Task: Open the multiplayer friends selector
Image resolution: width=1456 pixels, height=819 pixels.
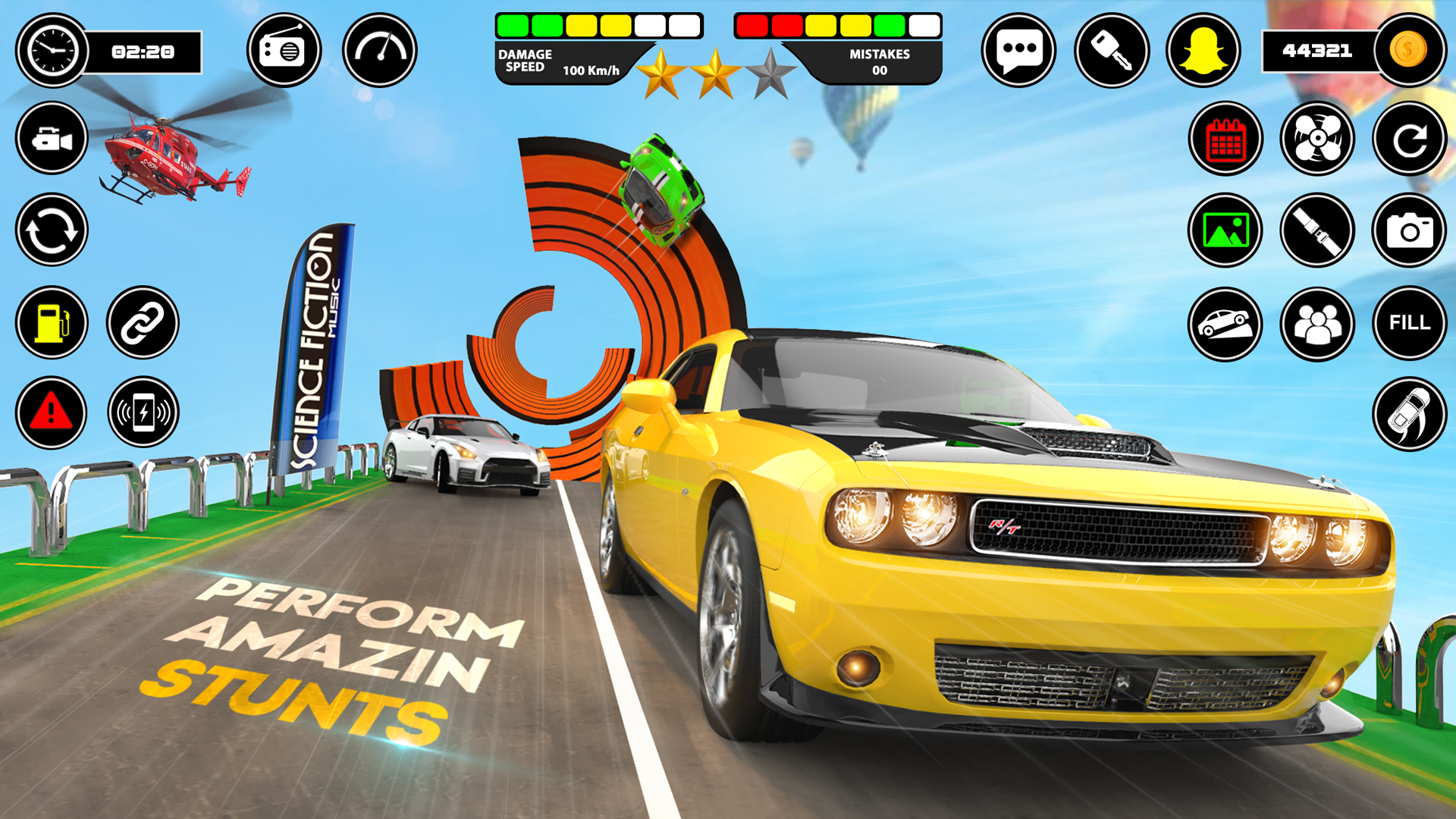Action: point(1317,324)
